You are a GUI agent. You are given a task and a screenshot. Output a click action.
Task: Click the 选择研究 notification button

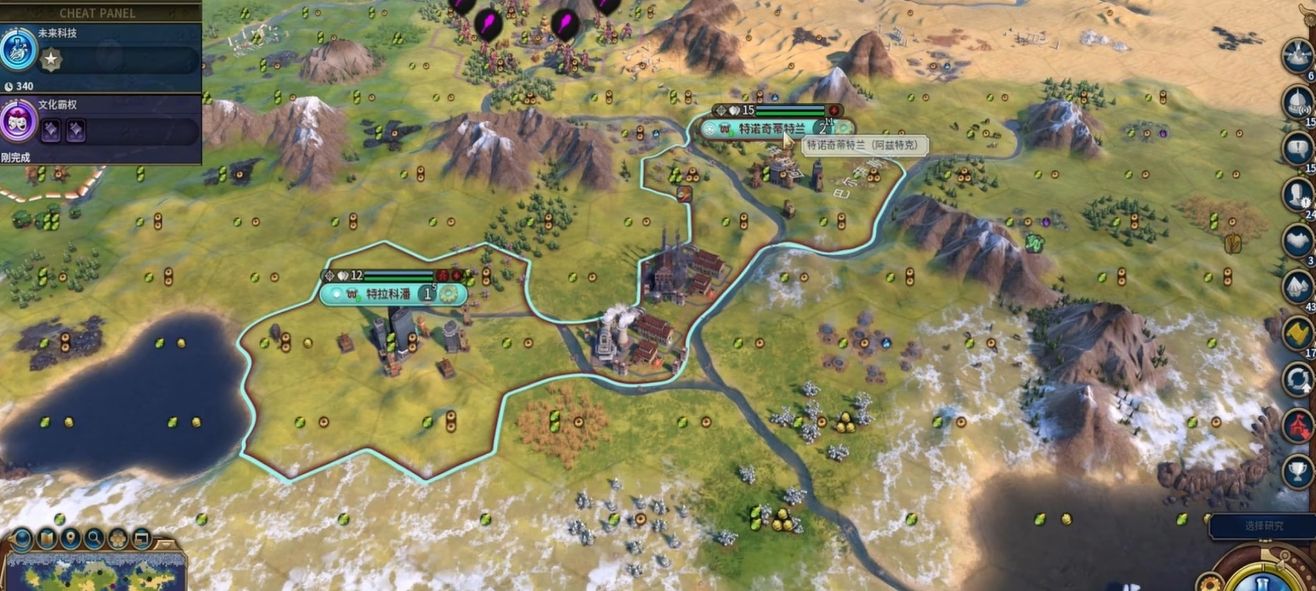pyautogui.click(x=1264, y=526)
